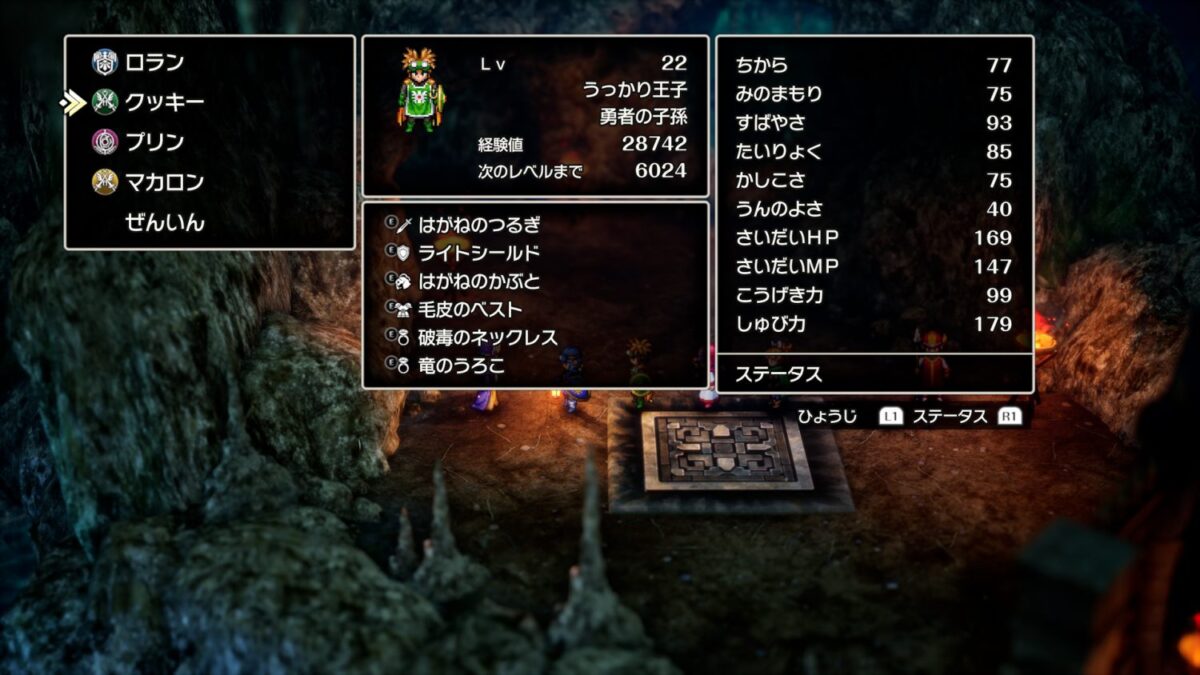The height and width of the screenshot is (675, 1200).
Task: Click クッキー's green character portrait
Action: pyautogui.click(x=423, y=90)
